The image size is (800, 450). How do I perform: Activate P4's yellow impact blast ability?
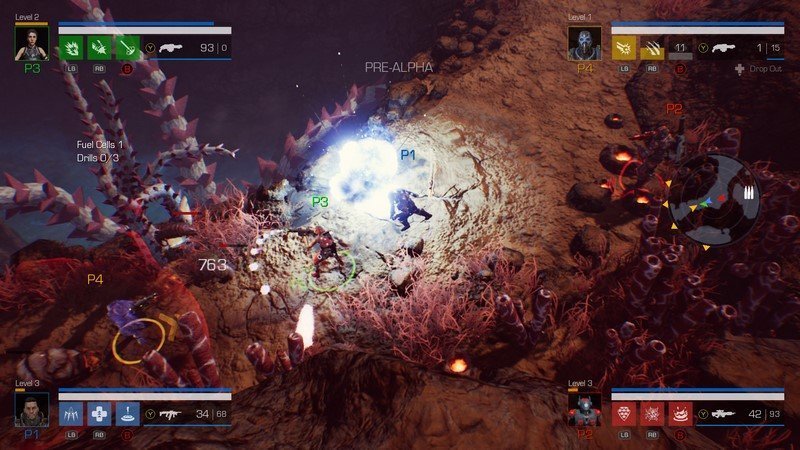click(625, 47)
